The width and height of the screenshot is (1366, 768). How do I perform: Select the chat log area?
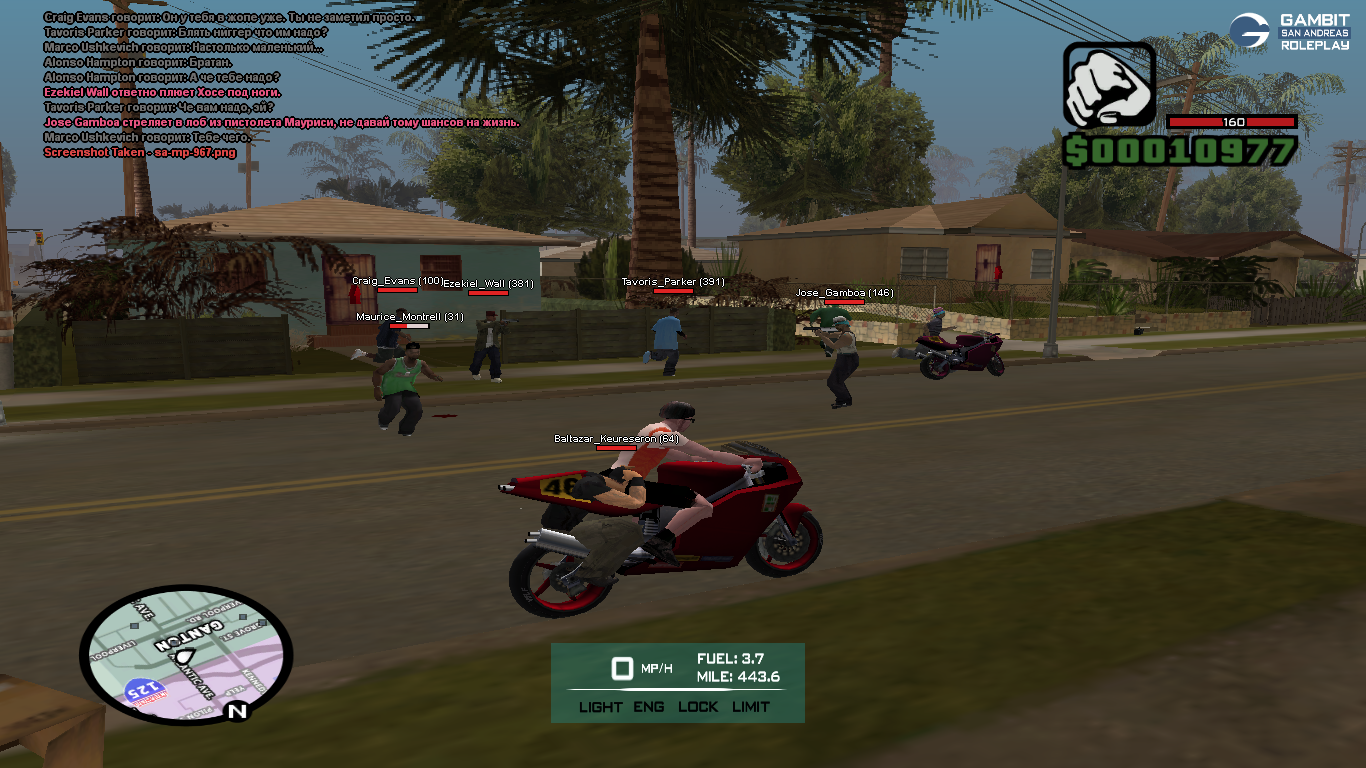(280, 85)
